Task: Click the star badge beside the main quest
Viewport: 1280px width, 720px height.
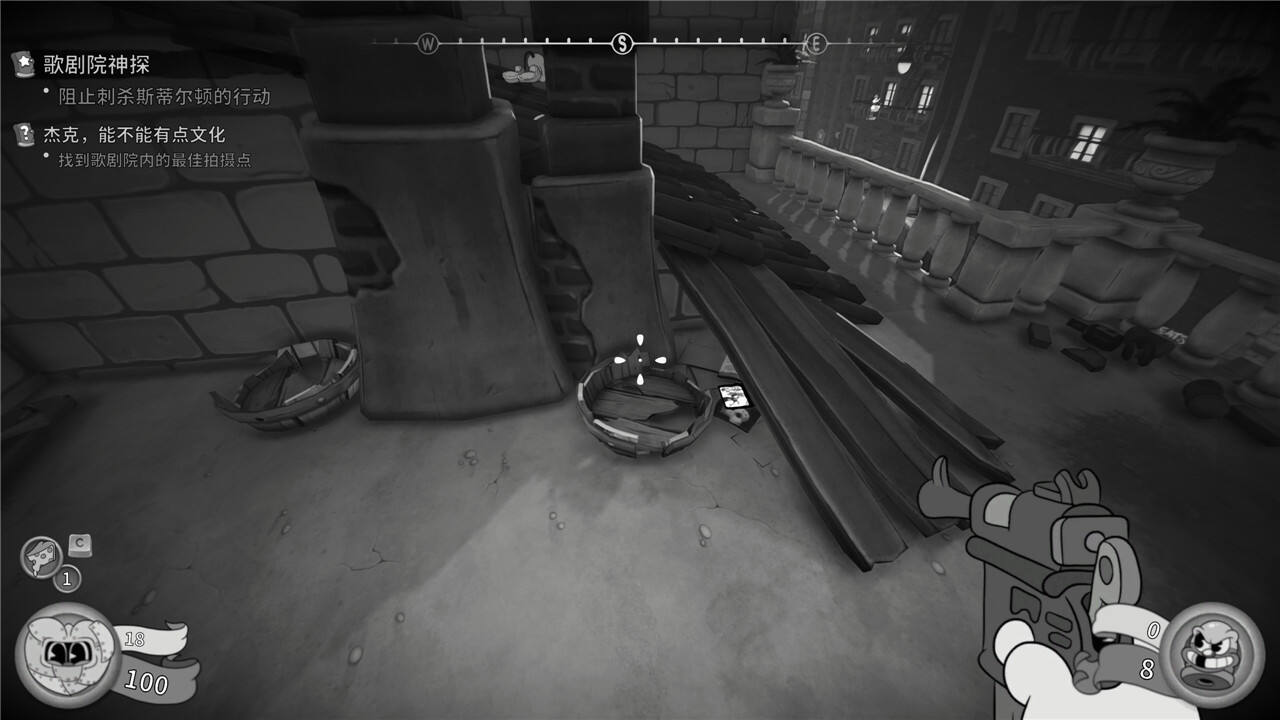Action: 22,65
